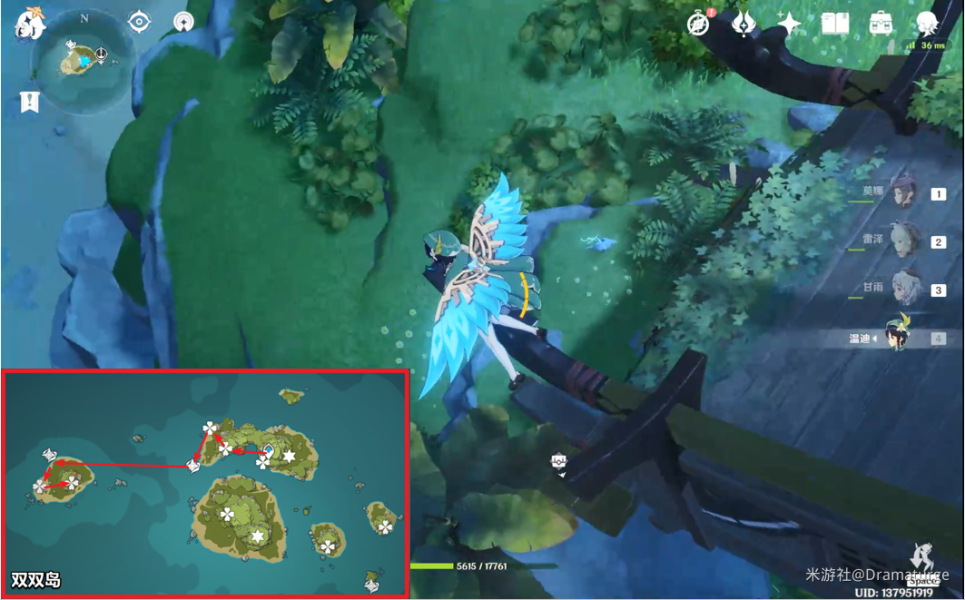Open the character screen head icon
Image resolution: width=965 pixels, height=600 pixels.
tap(926, 24)
